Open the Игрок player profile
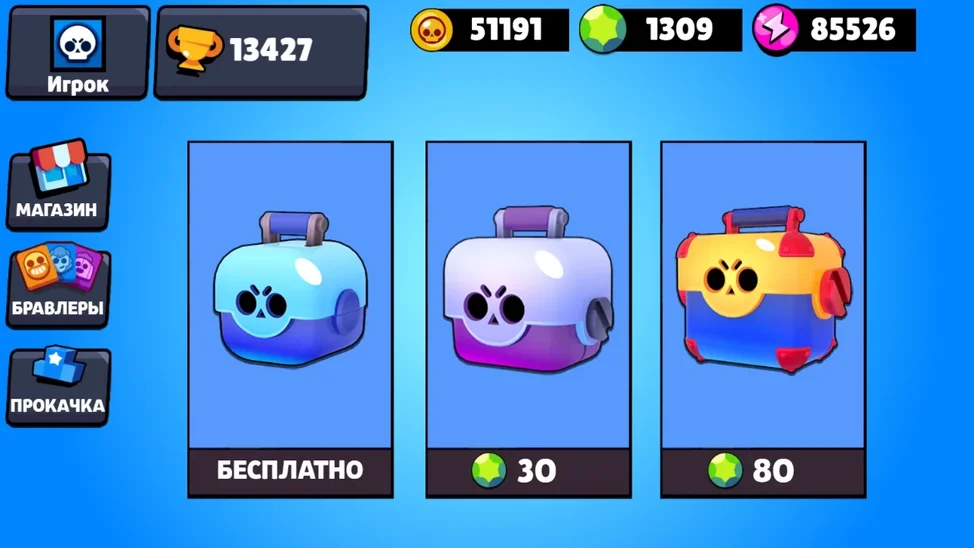Screen dimensions: 974x548 [77, 53]
